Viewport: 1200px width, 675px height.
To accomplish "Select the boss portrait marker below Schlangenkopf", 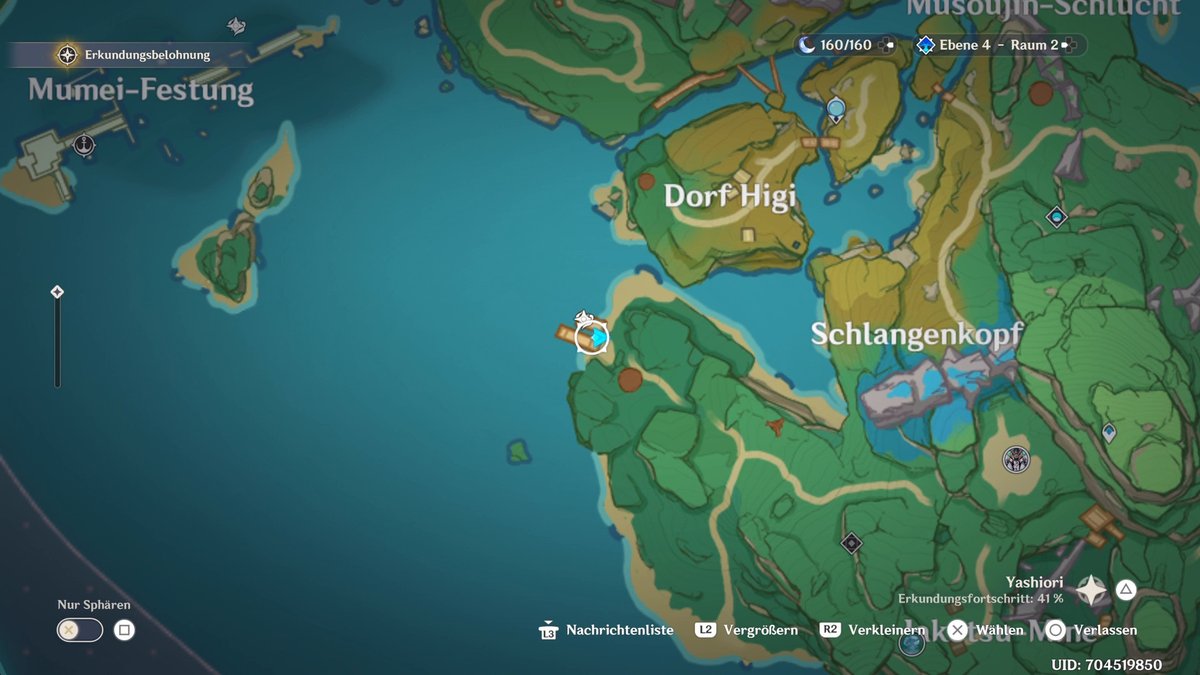I will [x=1017, y=460].
